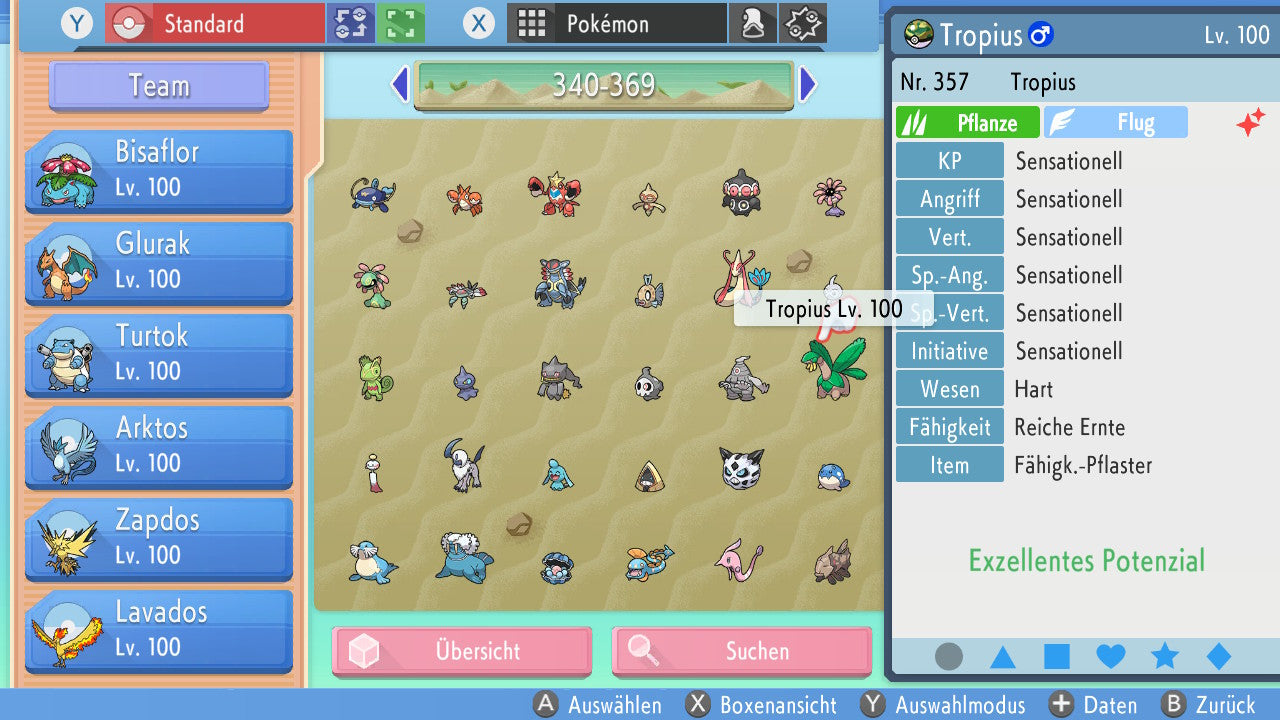Select the Pokémon transfer tool icon

click(x=351, y=23)
